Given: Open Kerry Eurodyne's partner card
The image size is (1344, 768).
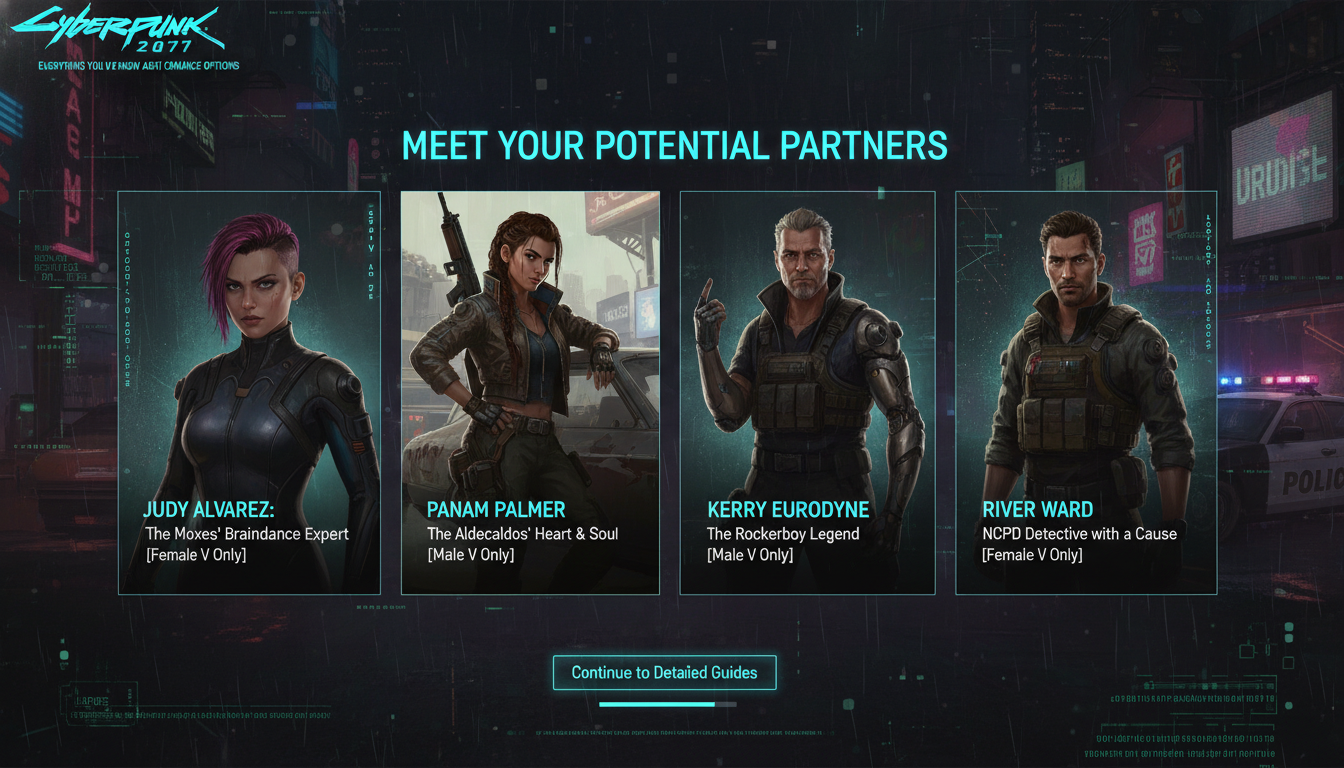Looking at the screenshot, I should click(807, 392).
